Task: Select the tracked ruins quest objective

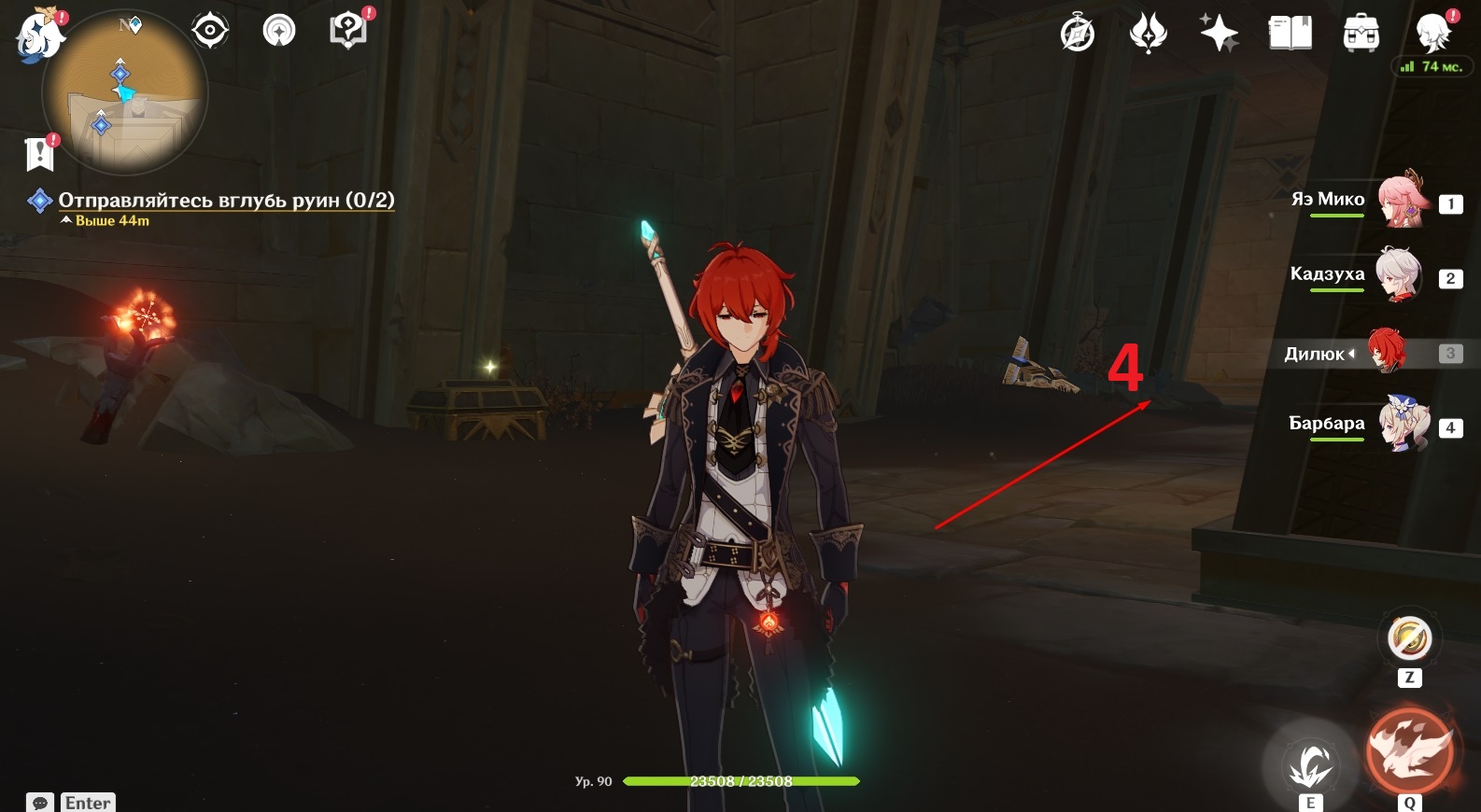Action: coord(226,200)
